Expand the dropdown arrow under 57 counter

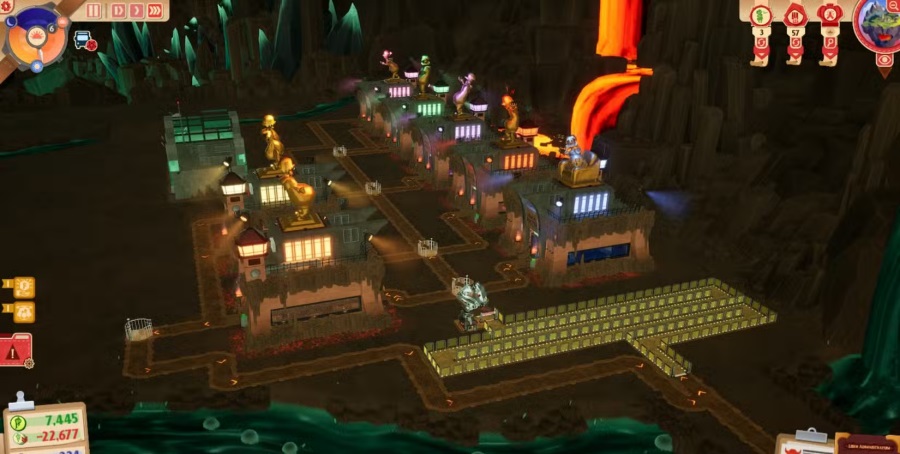coord(795,55)
